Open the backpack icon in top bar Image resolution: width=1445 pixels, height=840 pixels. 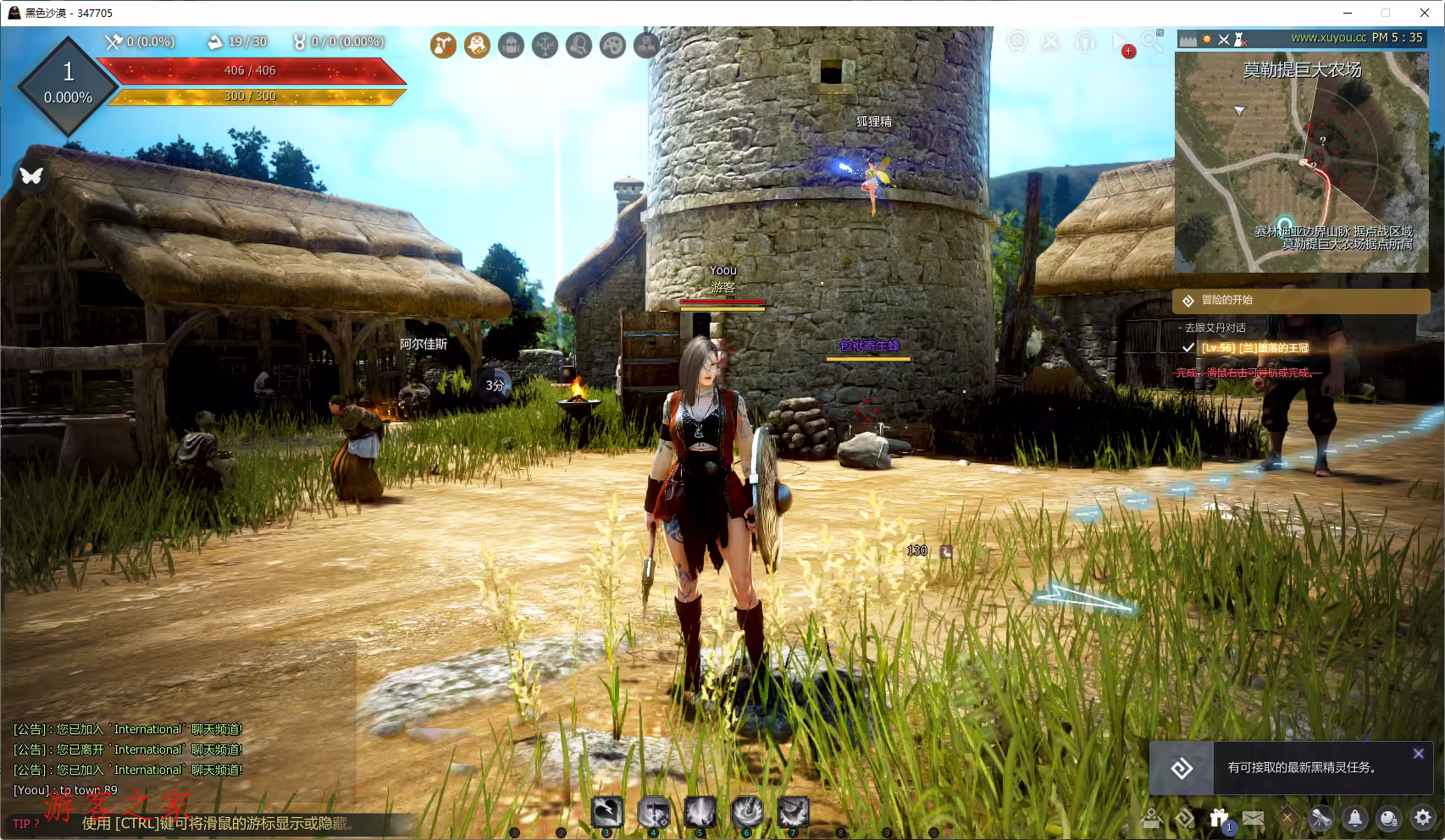[511, 45]
